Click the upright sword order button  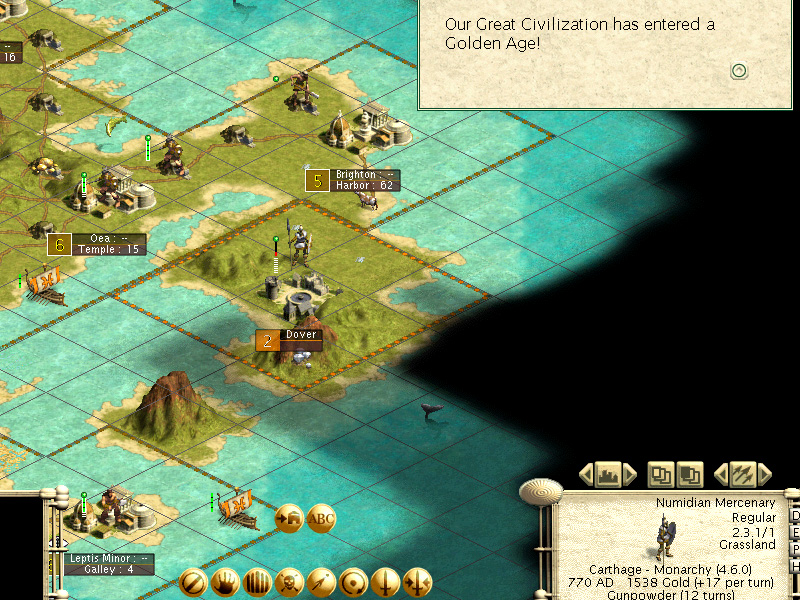click(385, 583)
